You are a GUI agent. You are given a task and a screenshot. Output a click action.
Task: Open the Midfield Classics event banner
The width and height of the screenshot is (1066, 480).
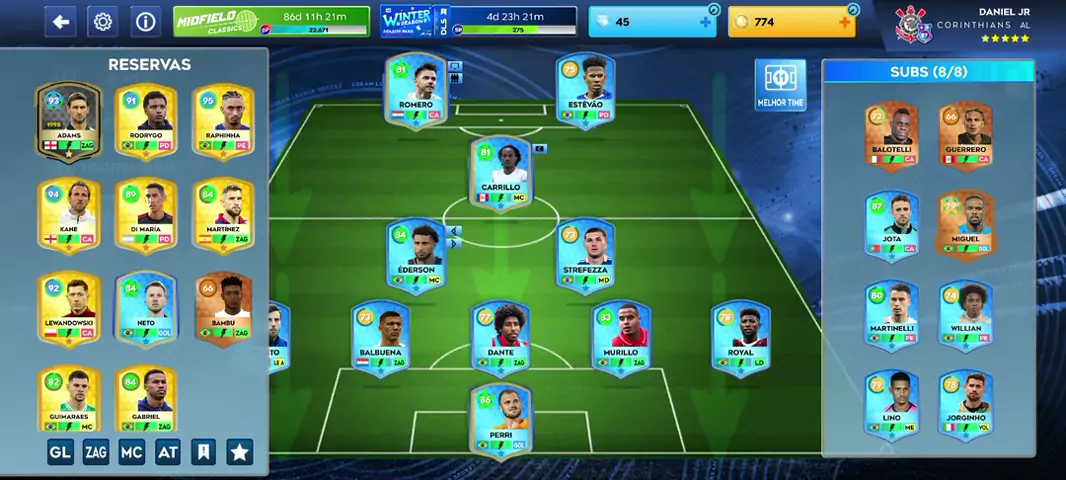pyautogui.click(x=271, y=21)
